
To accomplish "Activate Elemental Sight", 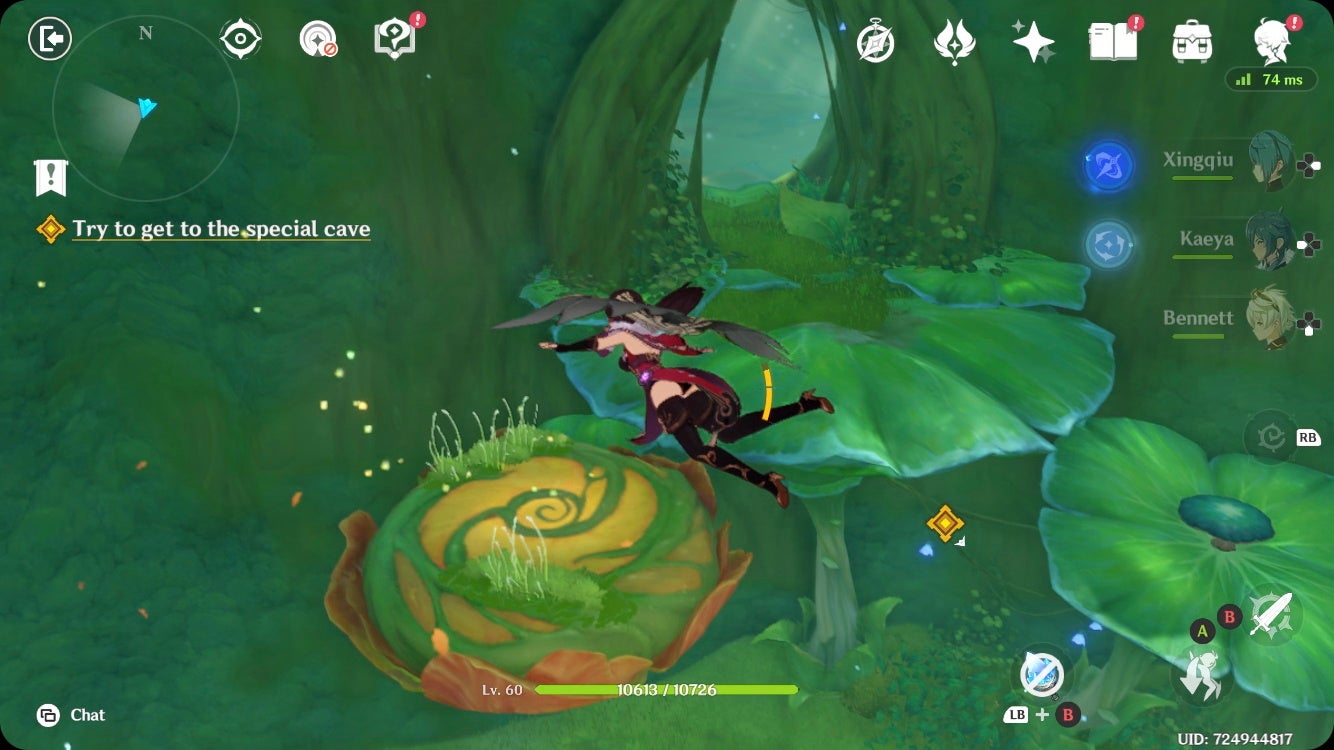I will pos(240,37).
